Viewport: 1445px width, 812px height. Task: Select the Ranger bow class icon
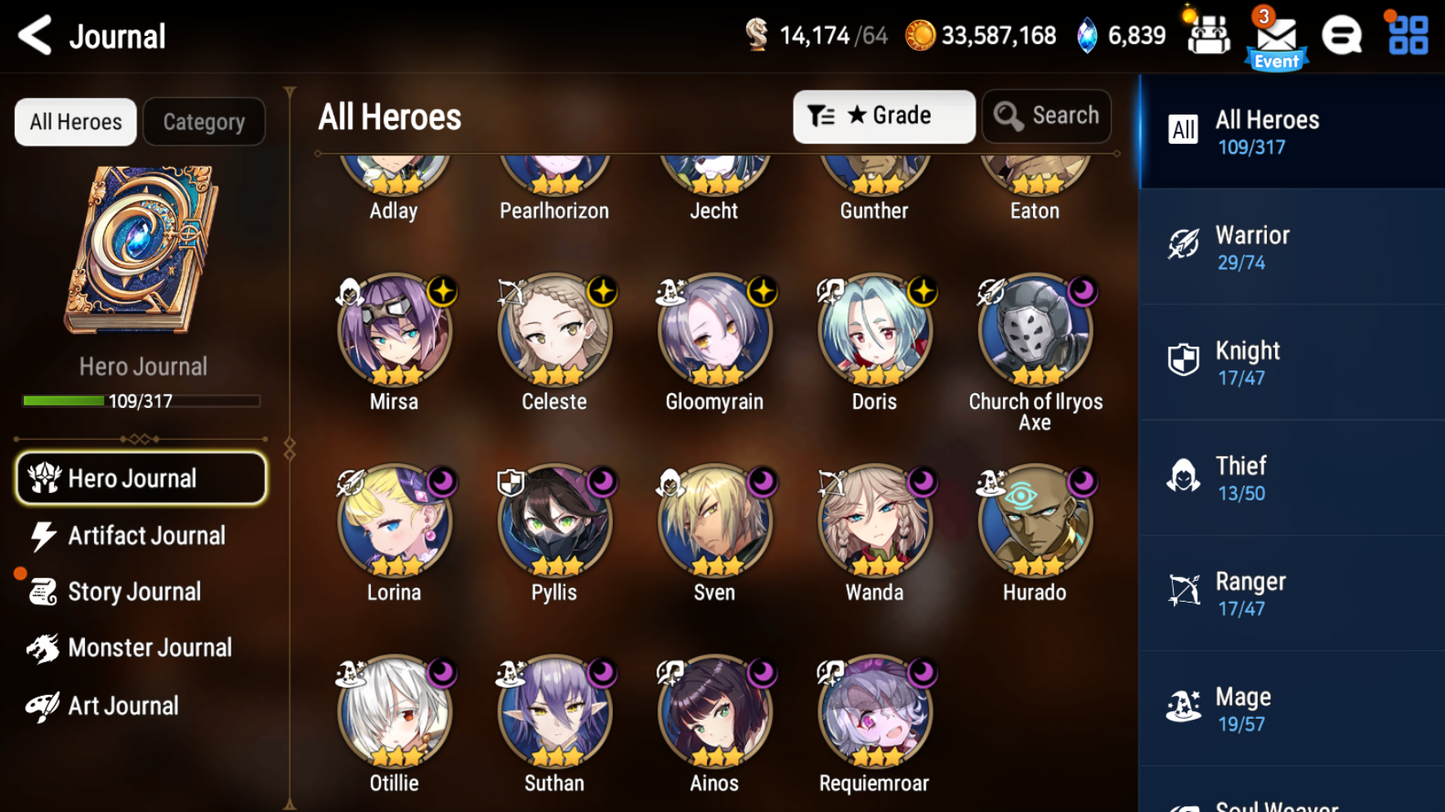click(x=1184, y=590)
